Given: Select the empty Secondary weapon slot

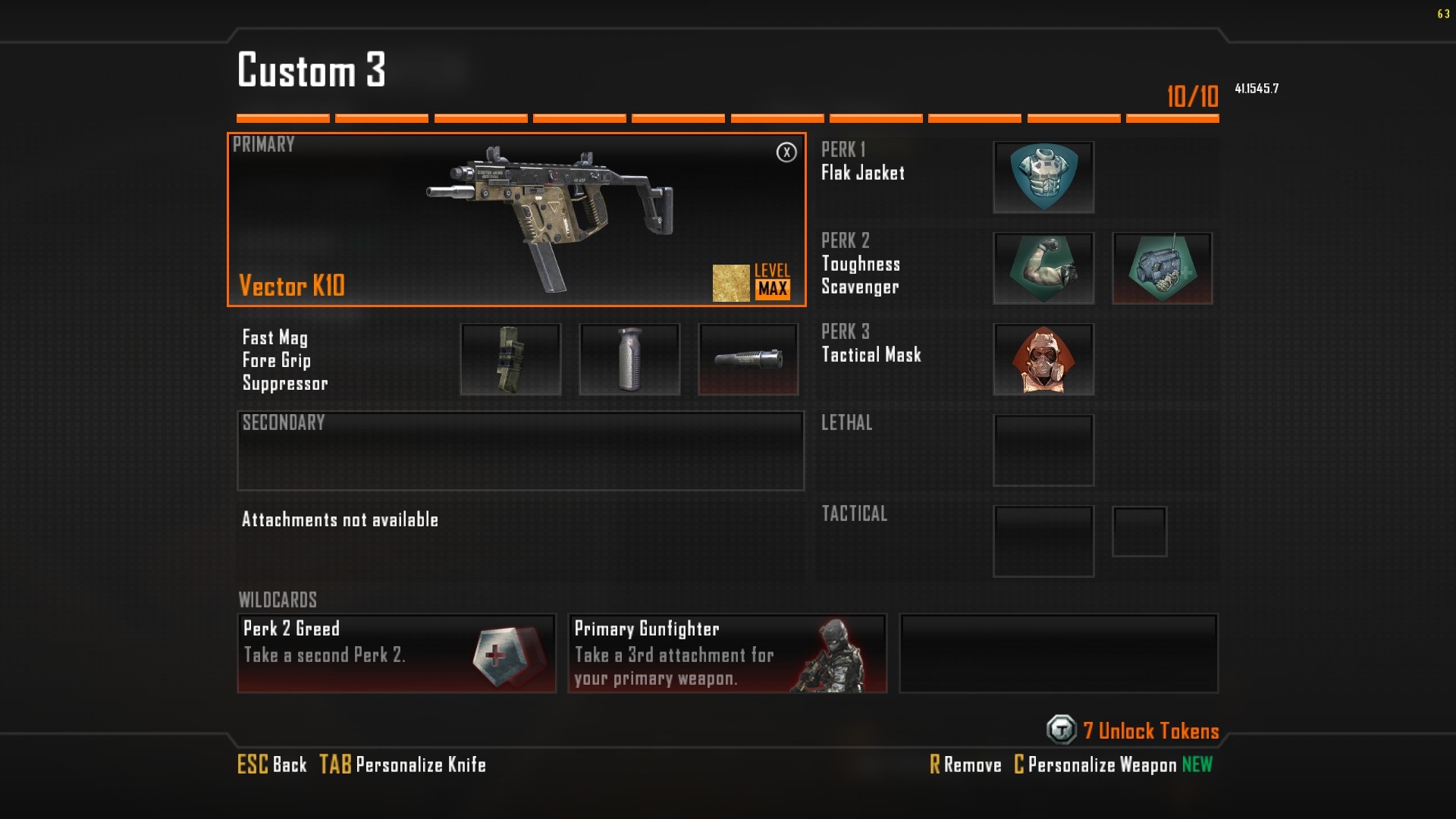Looking at the screenshot, I should (x=520, y=451).
